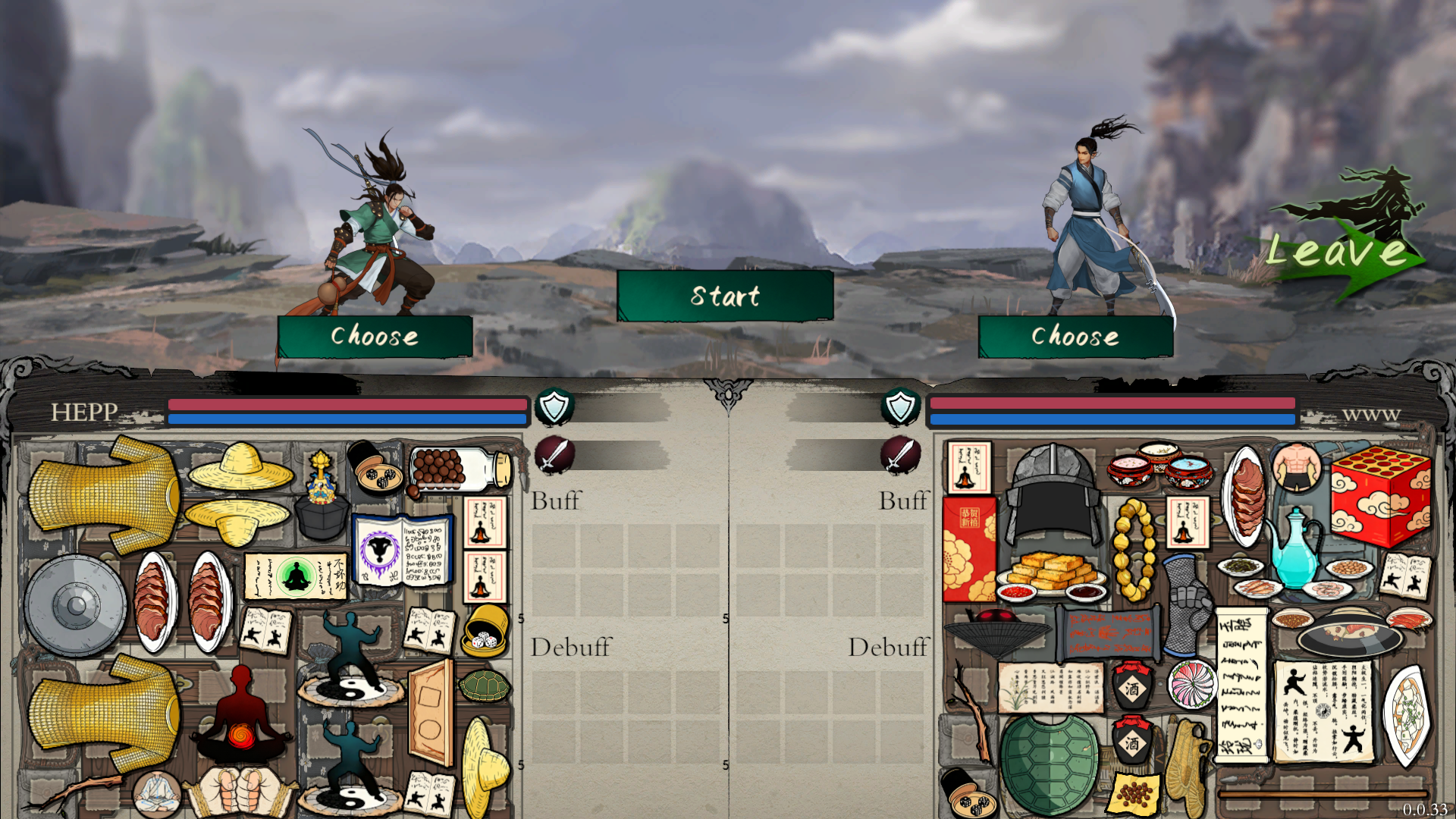Select the large green turtle shell
This screenshot has width=1456, height=819.
pos(1049,762)
